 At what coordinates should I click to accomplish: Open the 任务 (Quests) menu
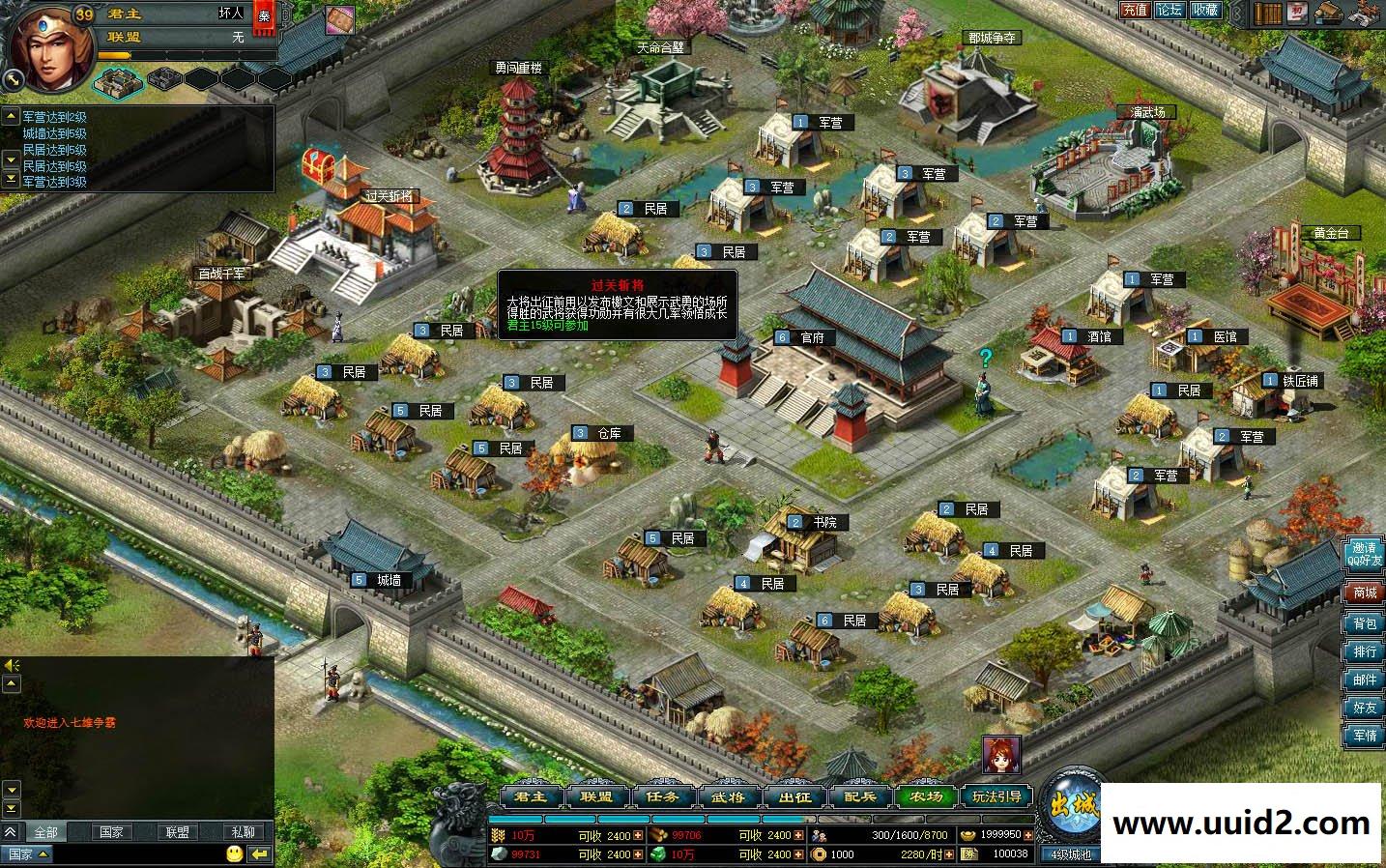tap(663, 797)
